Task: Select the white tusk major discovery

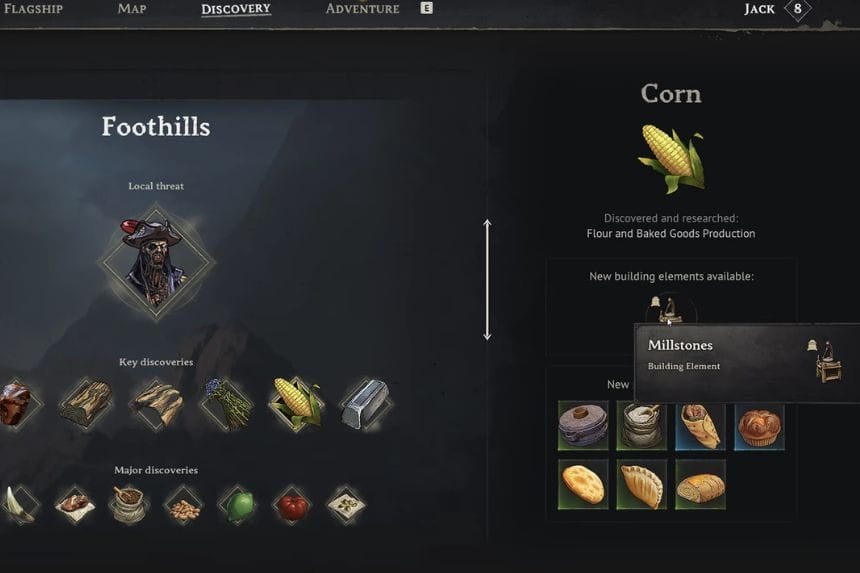Action: (19, 503)
